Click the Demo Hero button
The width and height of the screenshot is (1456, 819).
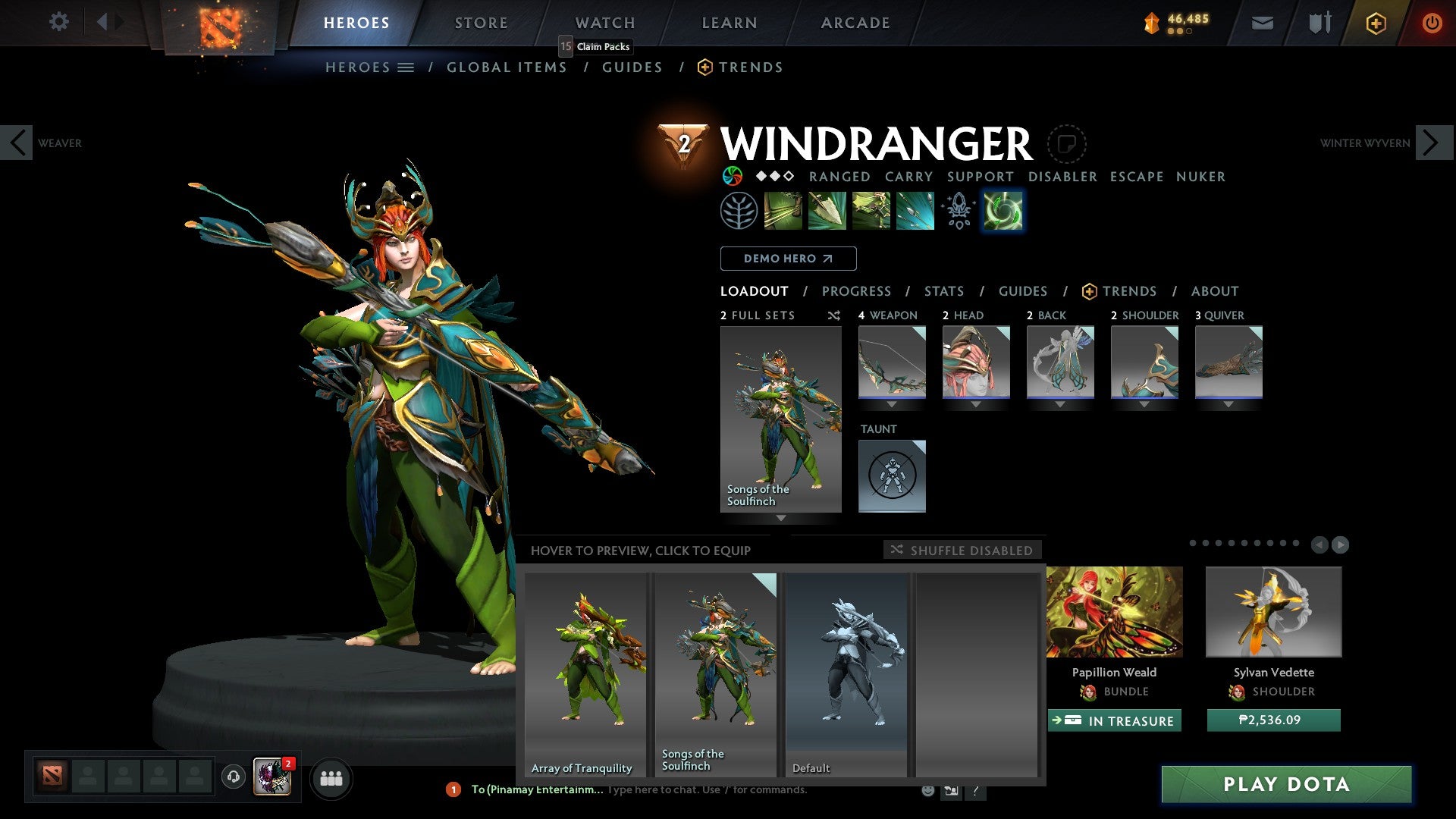click(787, 258)
